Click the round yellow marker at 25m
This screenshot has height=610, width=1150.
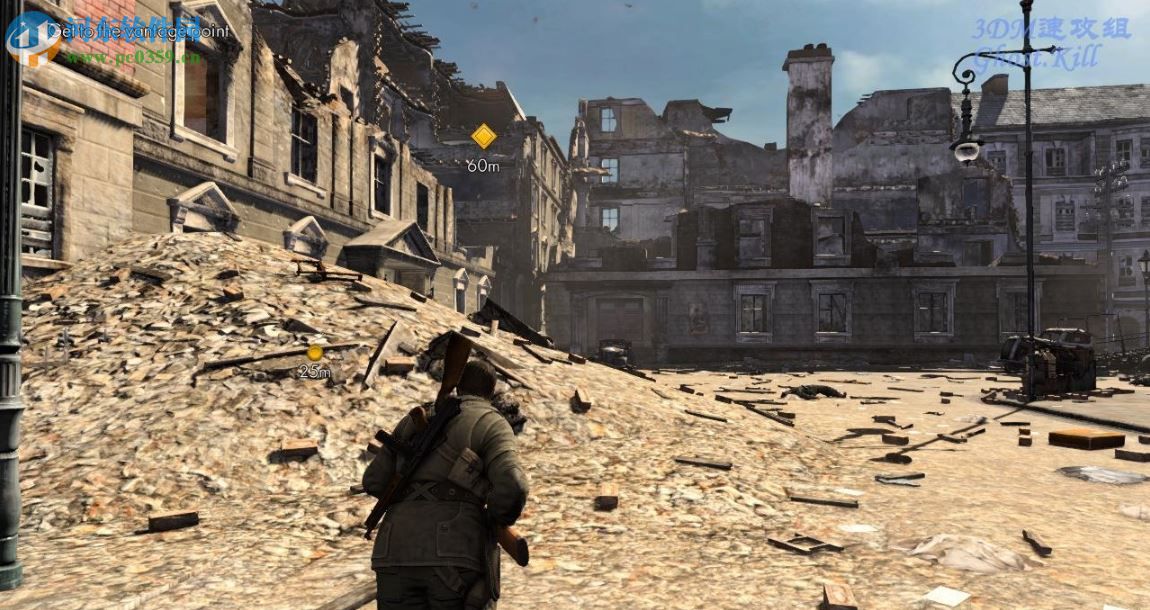pos(315,352)
